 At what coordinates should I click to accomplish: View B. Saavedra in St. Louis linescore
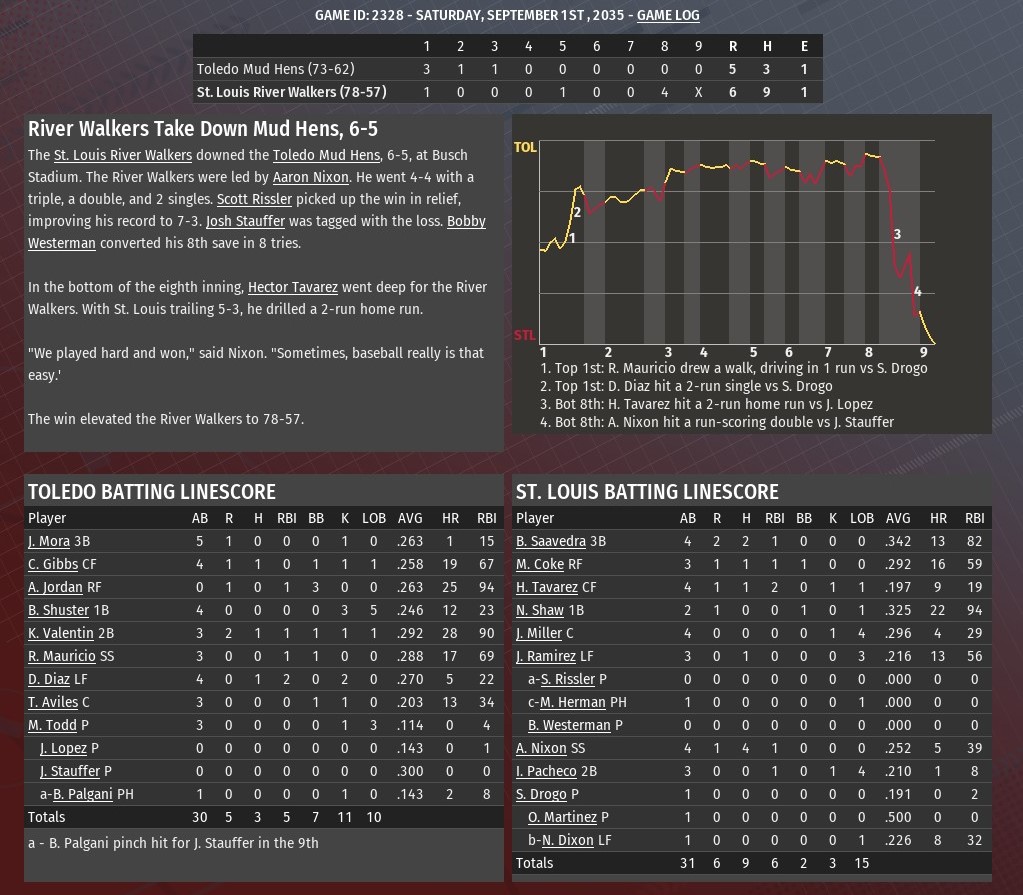(550, 541)
